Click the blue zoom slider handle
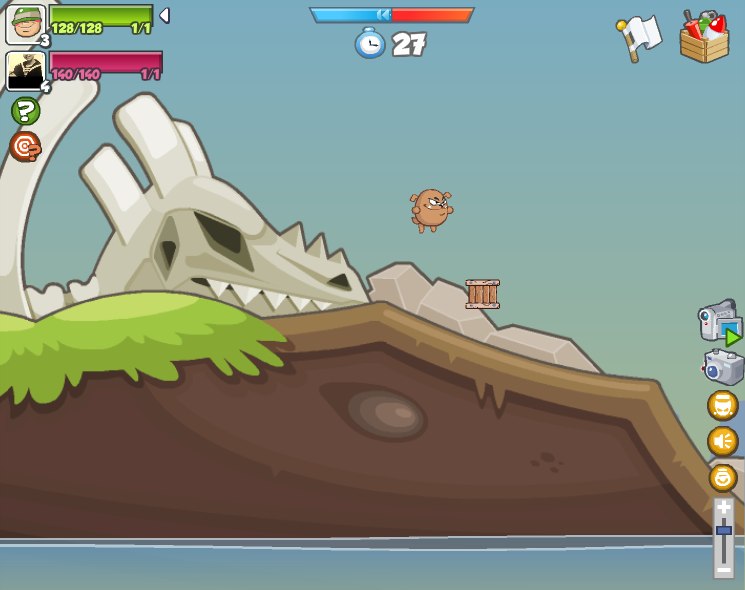 coord(723,530)
